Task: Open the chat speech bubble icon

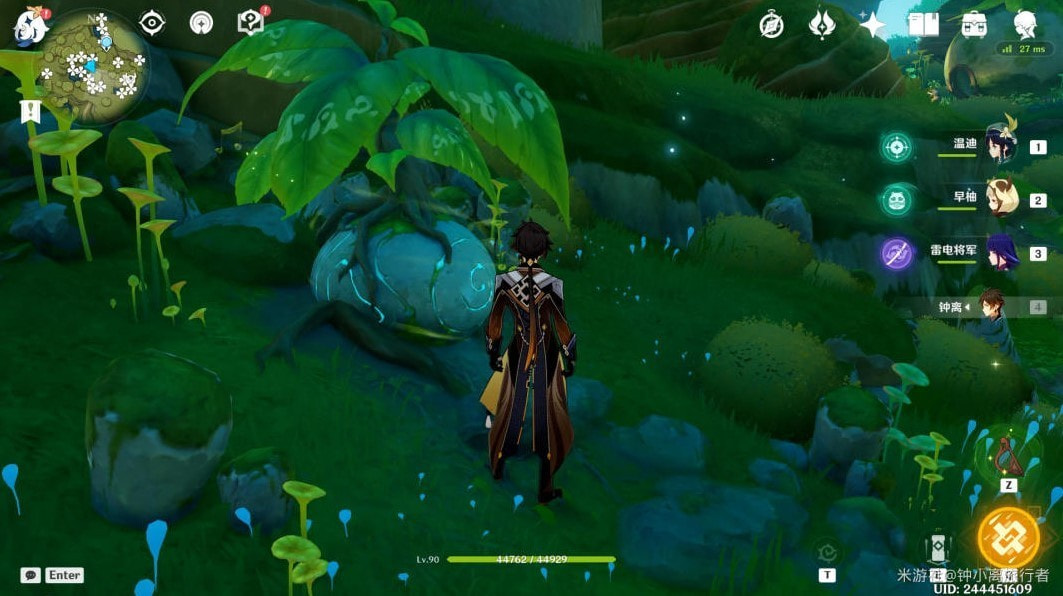Action: click(30, 575)
